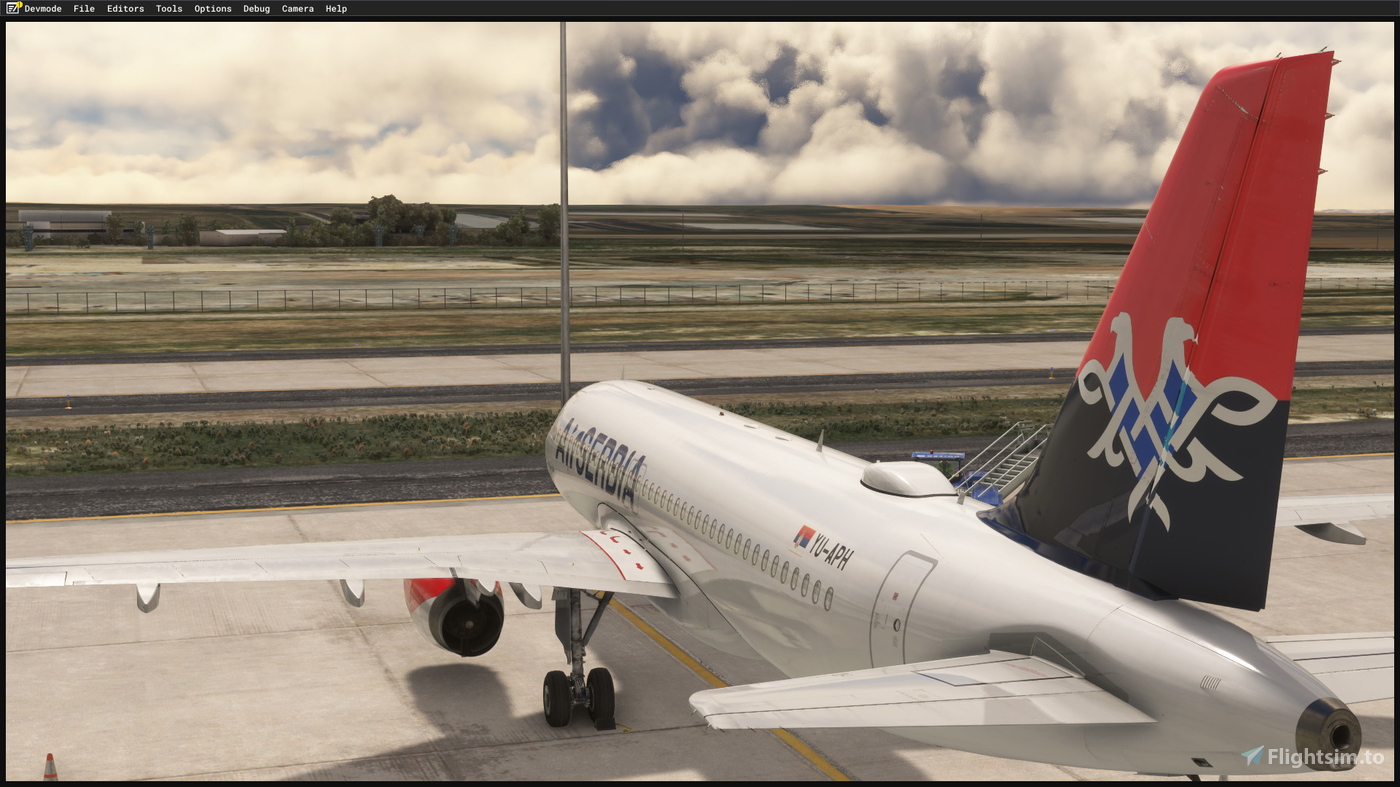Open the Options menu
The height and width of the screenshot is (787, 1400).
click(212, 8)
